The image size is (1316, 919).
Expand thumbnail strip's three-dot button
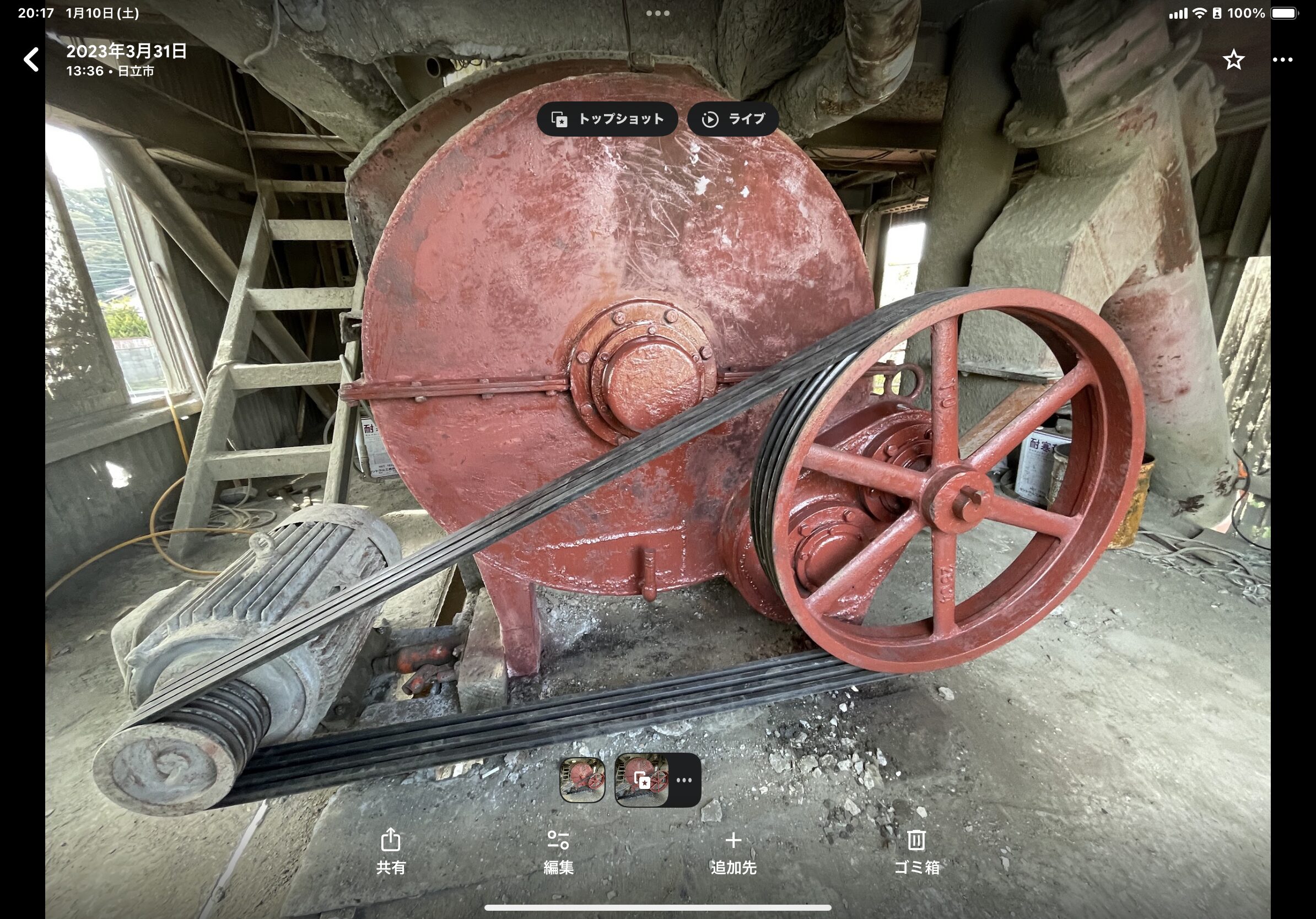684,780
